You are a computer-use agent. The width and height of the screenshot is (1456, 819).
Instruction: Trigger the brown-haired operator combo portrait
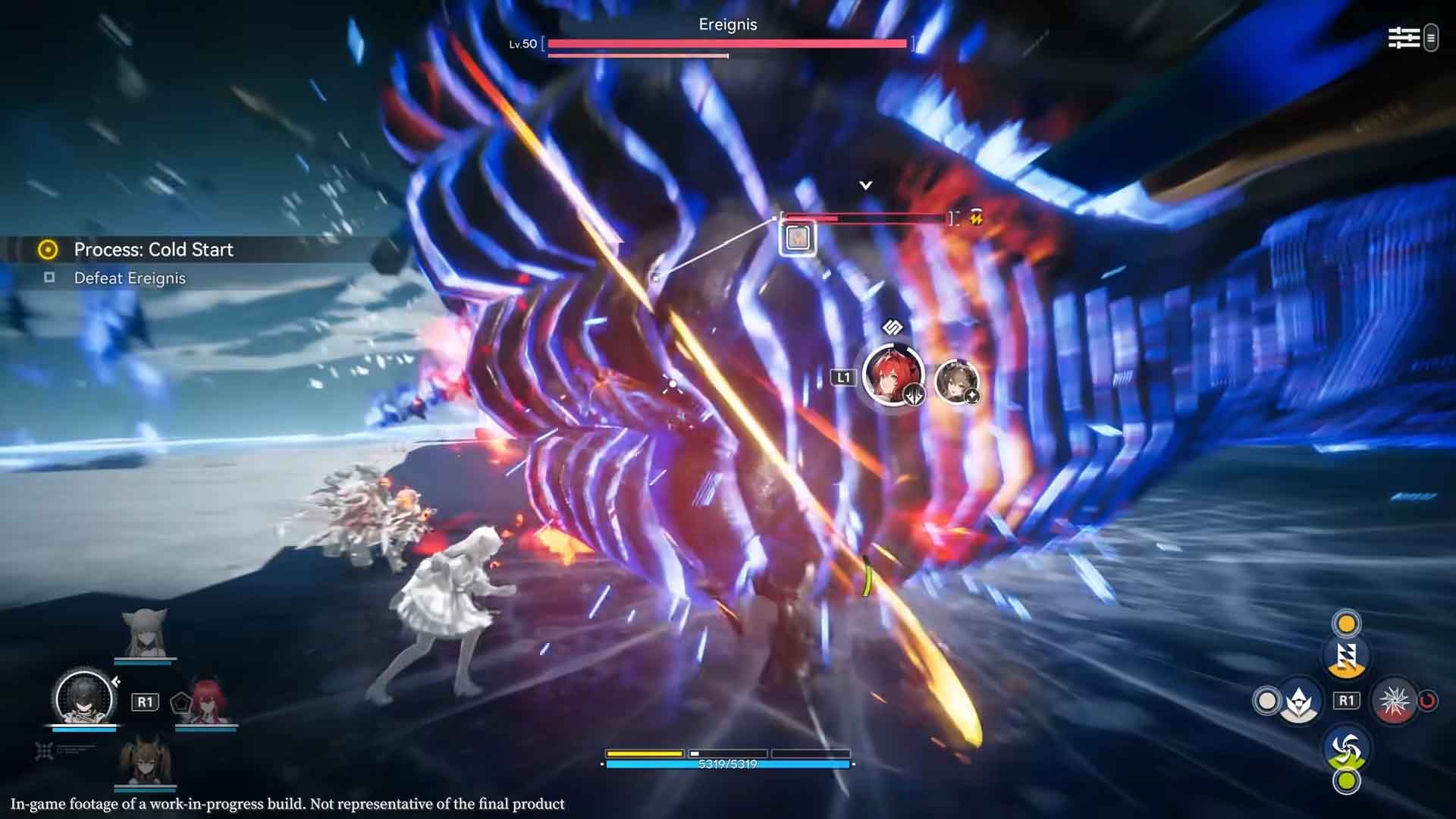(955, 381)
